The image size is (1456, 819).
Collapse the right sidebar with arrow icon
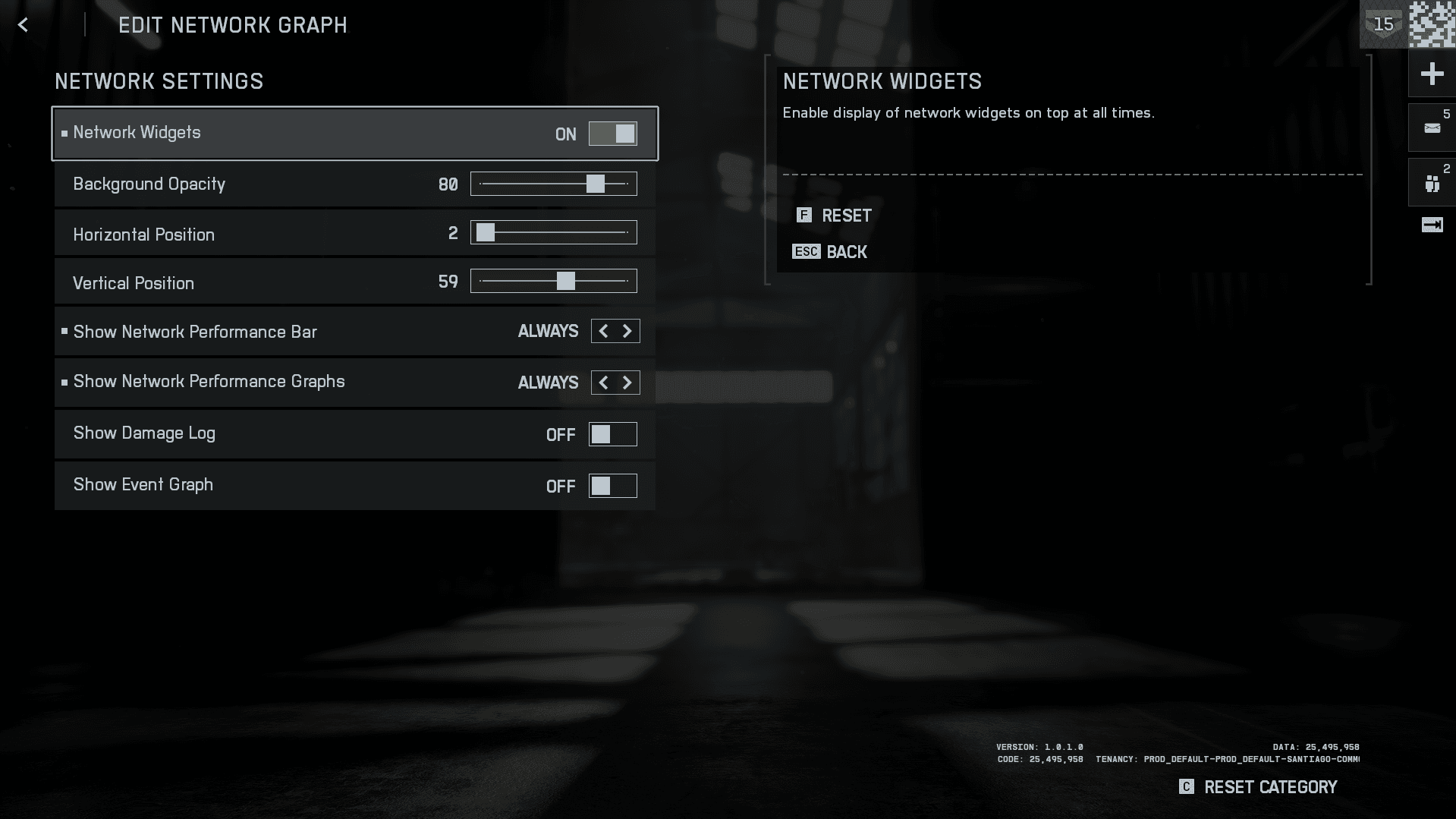1432,225
